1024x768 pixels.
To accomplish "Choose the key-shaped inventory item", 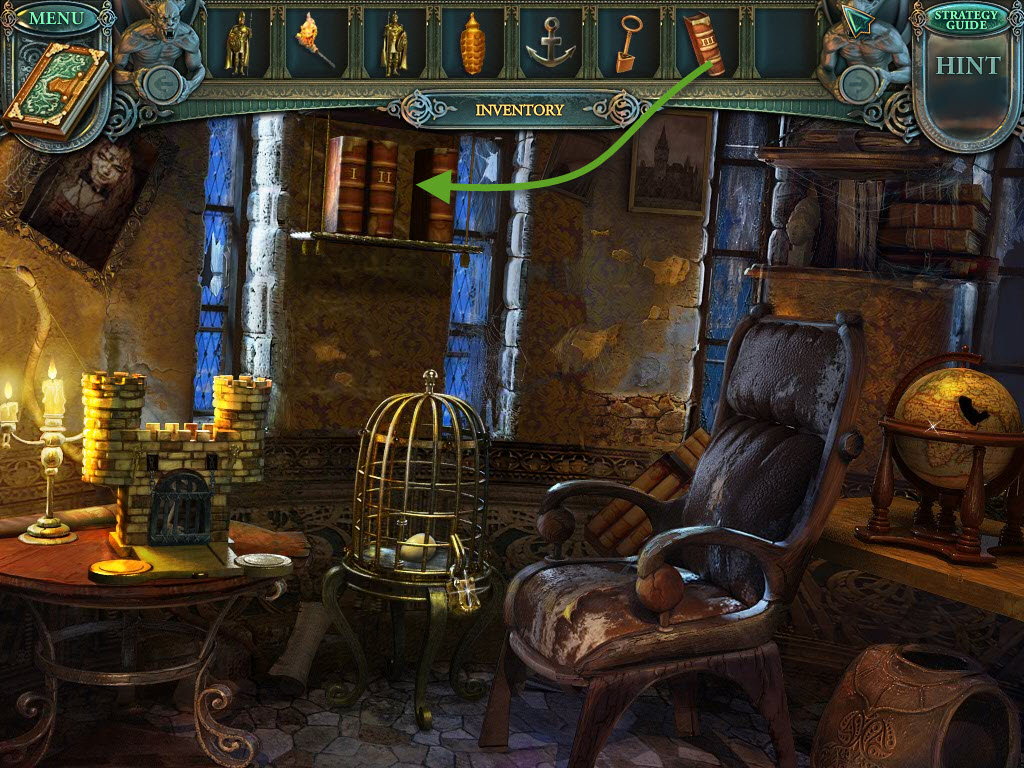I will tap(628, 44).
